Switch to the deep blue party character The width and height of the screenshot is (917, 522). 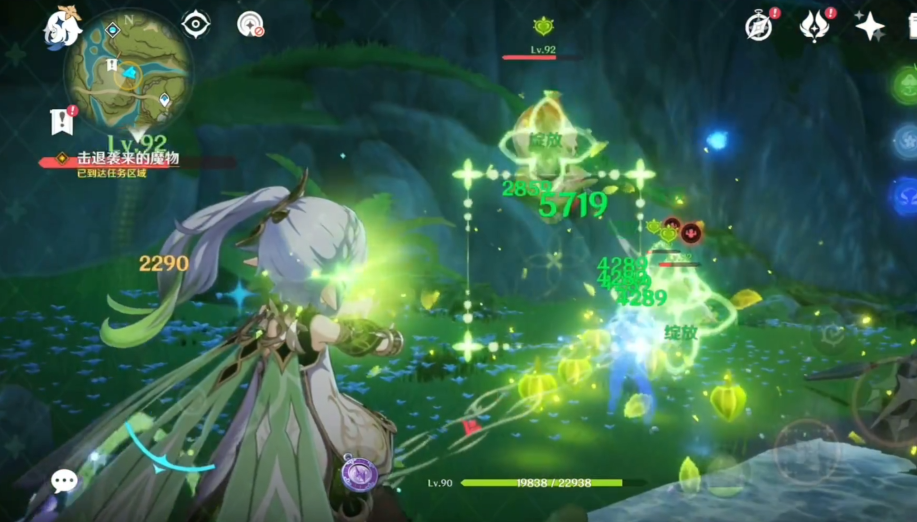pyautogui.click(x=906, y=195)
